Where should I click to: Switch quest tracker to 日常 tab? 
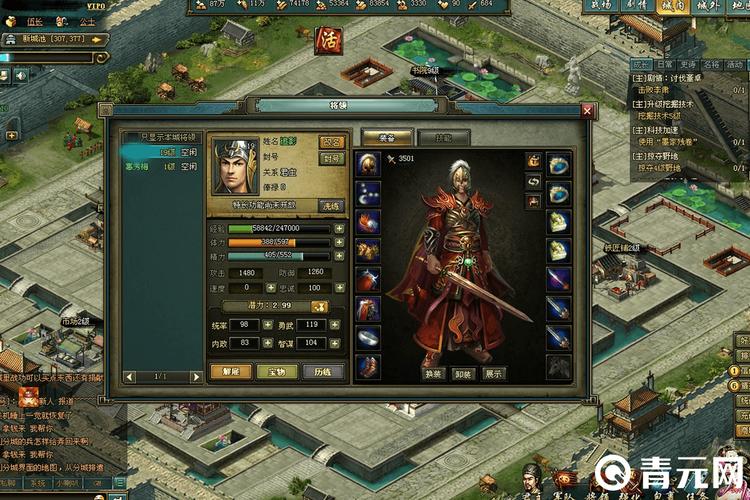pos(664,63)
